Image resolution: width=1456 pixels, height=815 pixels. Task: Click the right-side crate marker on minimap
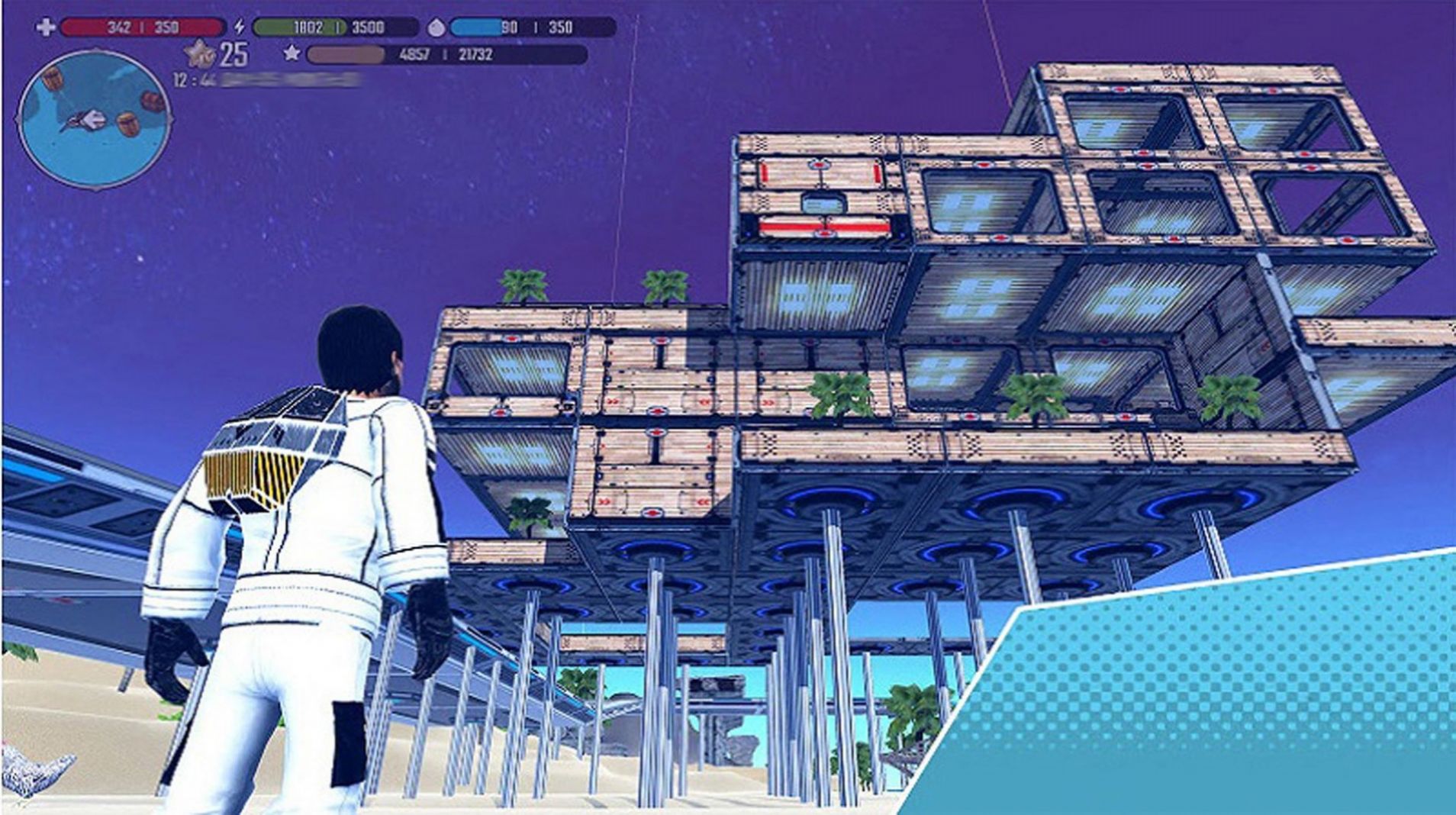point(151,101)
